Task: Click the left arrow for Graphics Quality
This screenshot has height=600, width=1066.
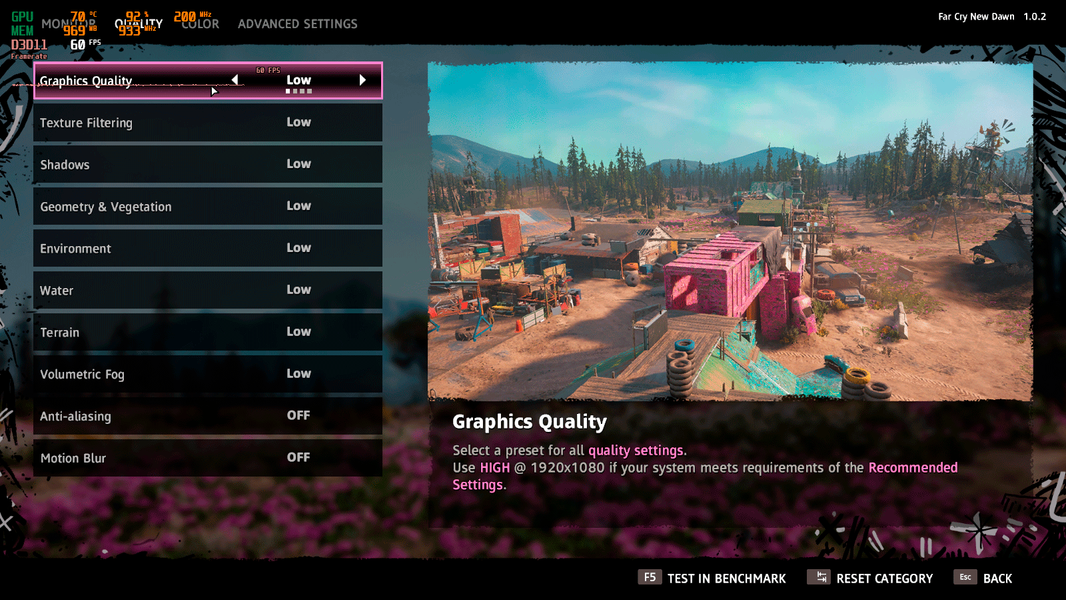Action: pyautogui.click(x=235, y=80)
